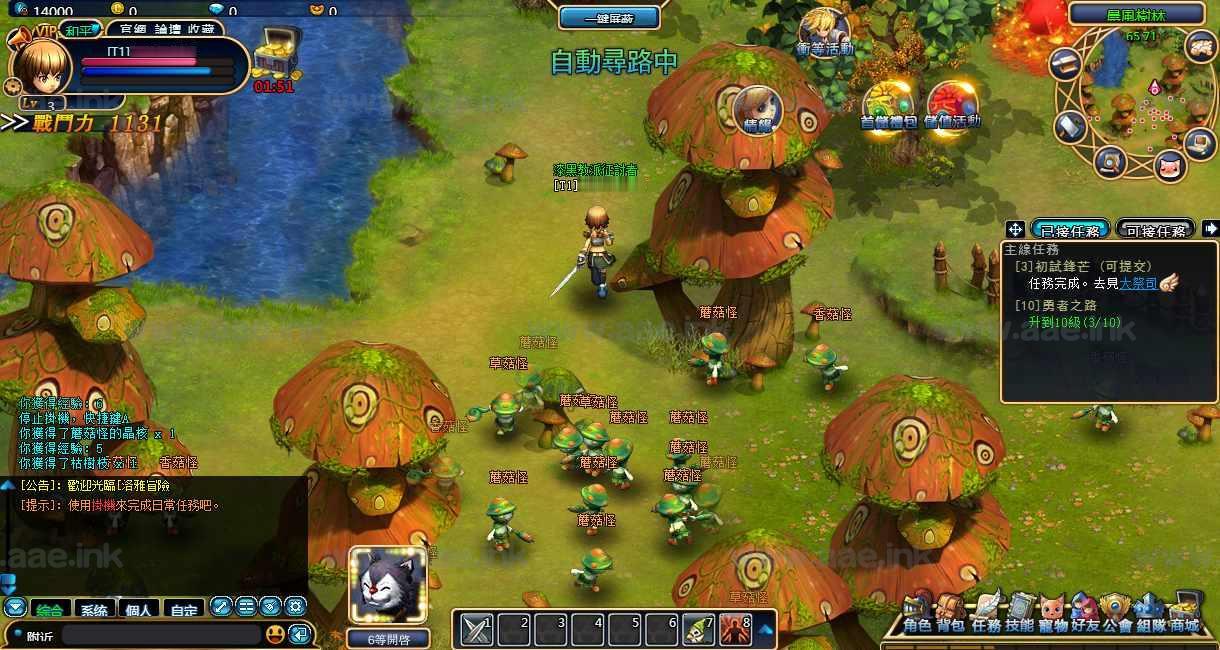Open the pig face minimap button
Image resolution: width=1220 pixels, height=650 pixels.
1169,164
